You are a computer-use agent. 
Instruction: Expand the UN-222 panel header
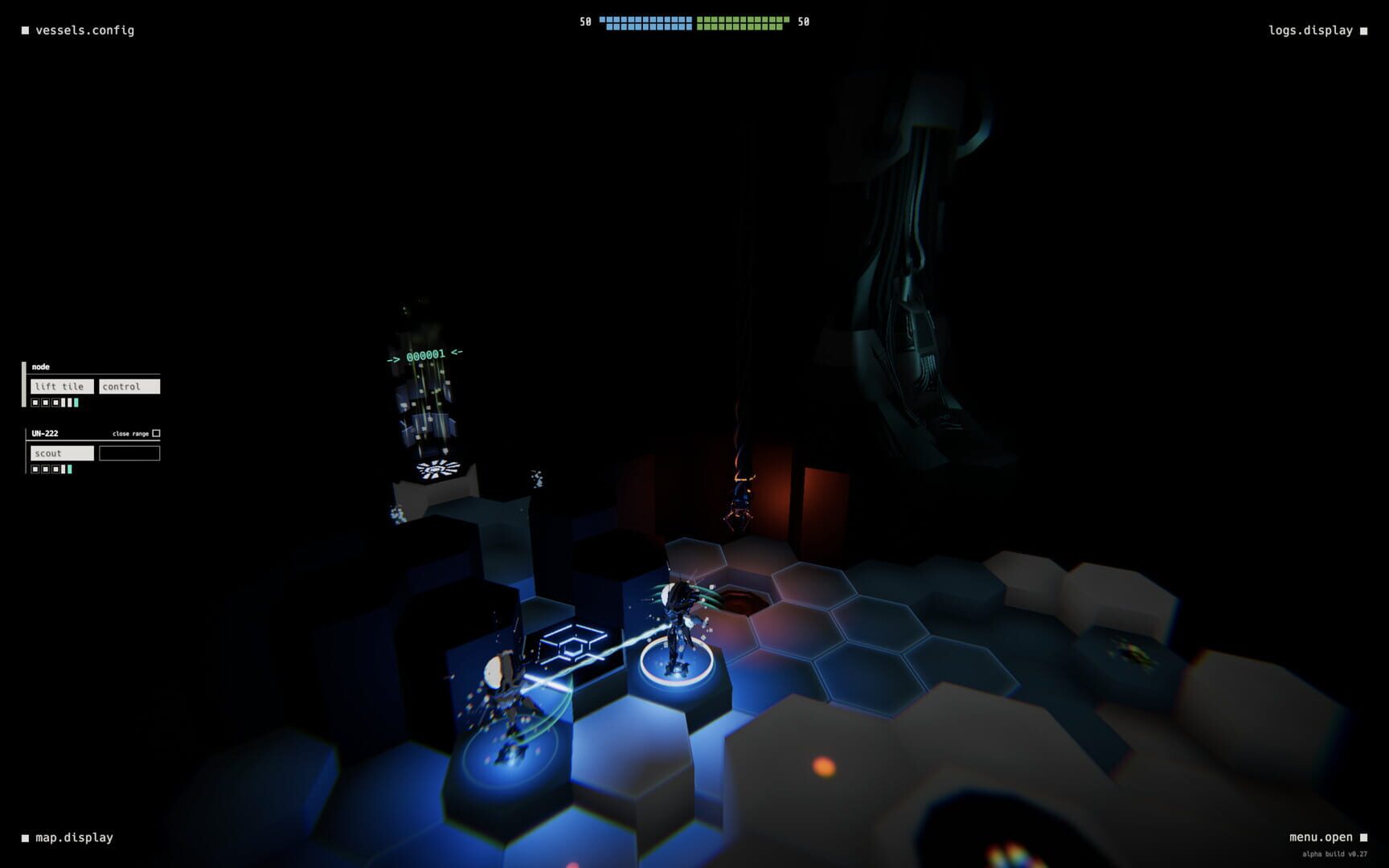(44, 433)
